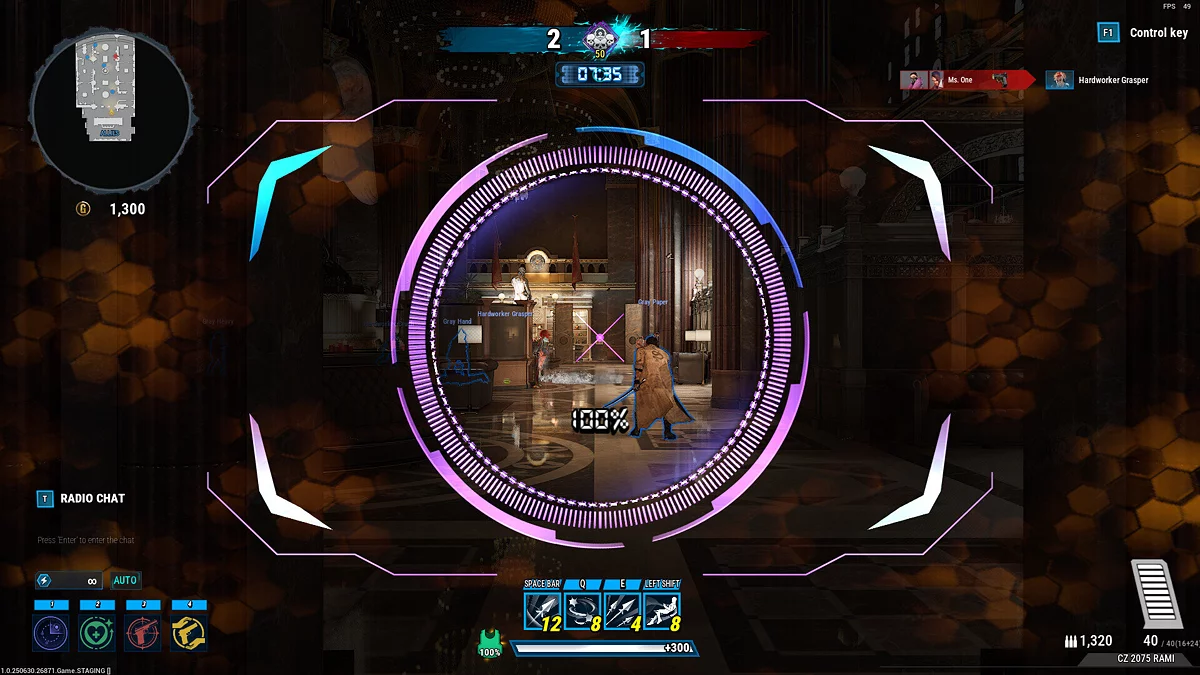Click the Hardworker Grasper kill feed portrait
1200x675 pixels.
1059,80
